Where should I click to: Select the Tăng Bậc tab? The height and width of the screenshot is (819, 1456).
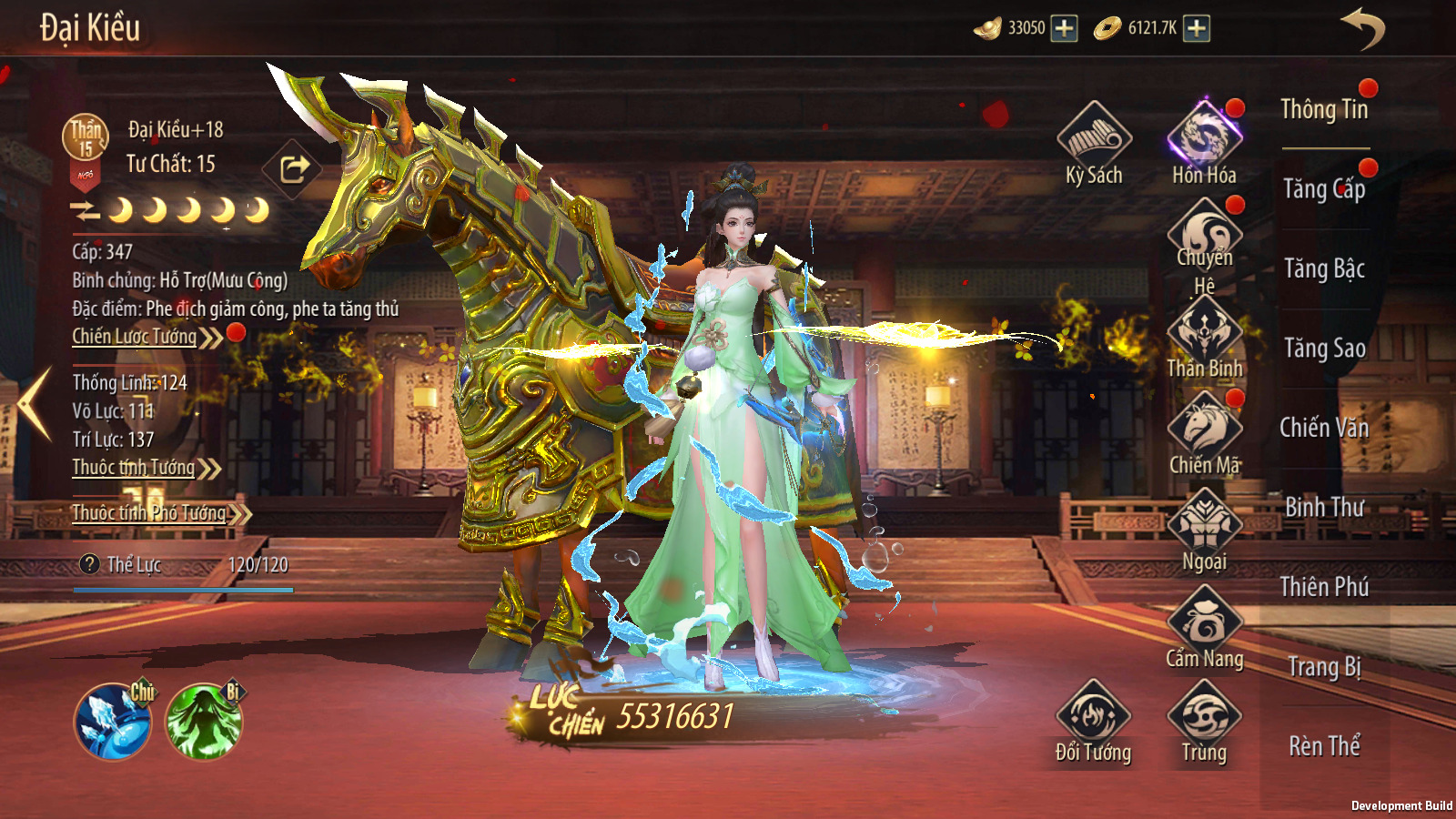pyautogui.click(x=1324, y=268)
